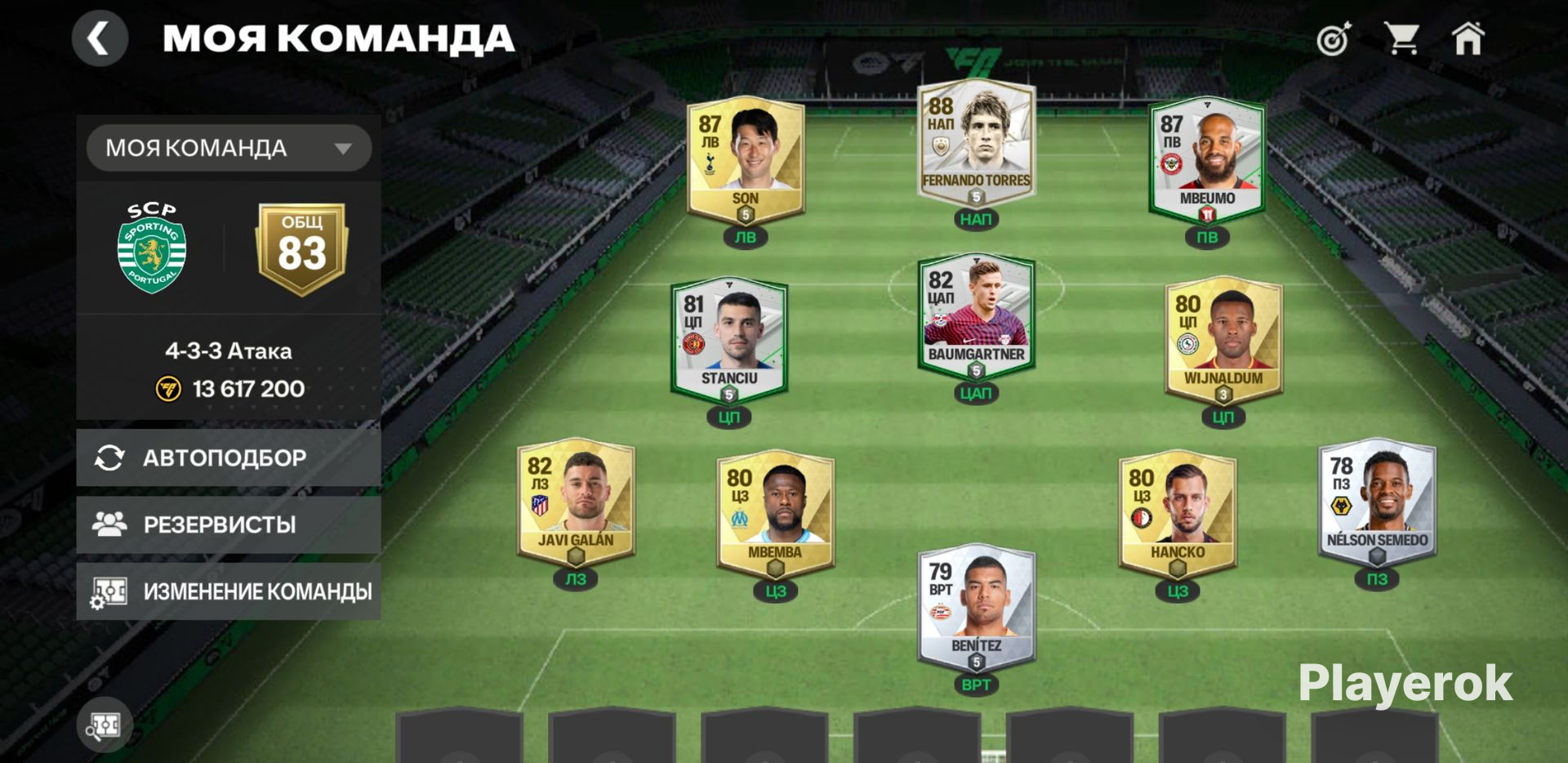1568x763 pixels.
Task: Select the Javi Galán left back card
Action: [576, 502]
